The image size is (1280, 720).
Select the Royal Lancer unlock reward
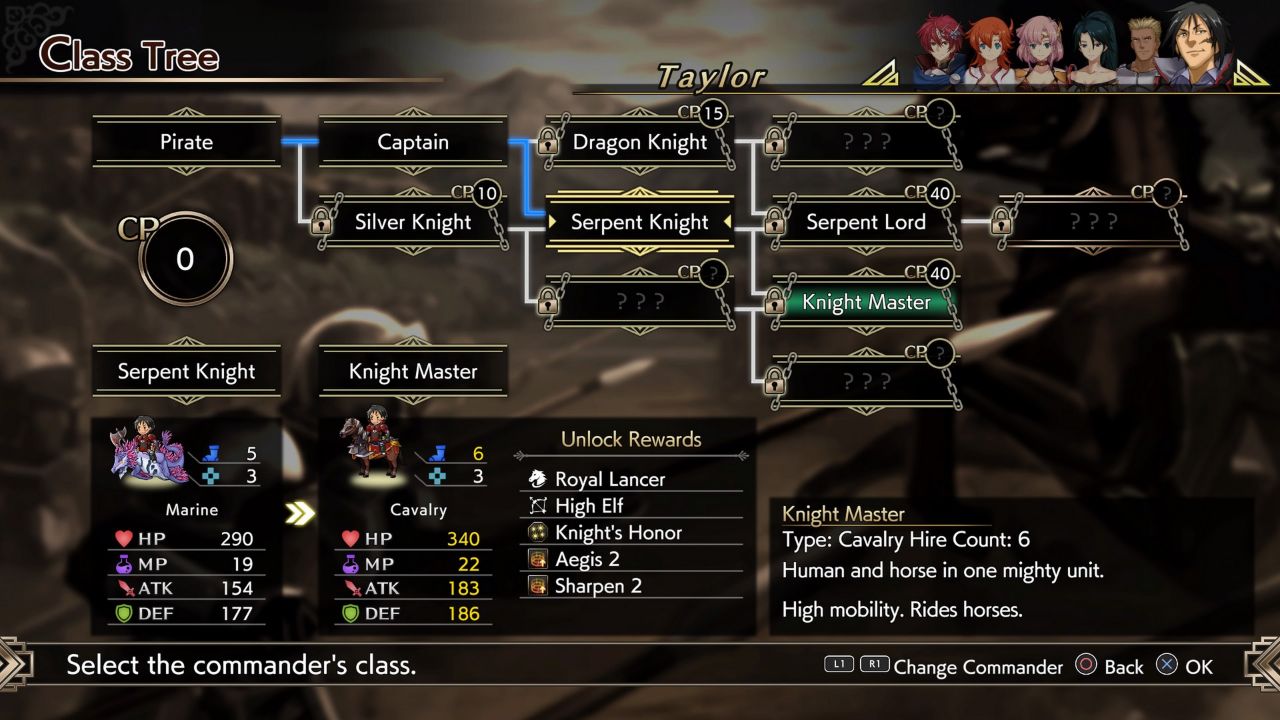[610, 479]
